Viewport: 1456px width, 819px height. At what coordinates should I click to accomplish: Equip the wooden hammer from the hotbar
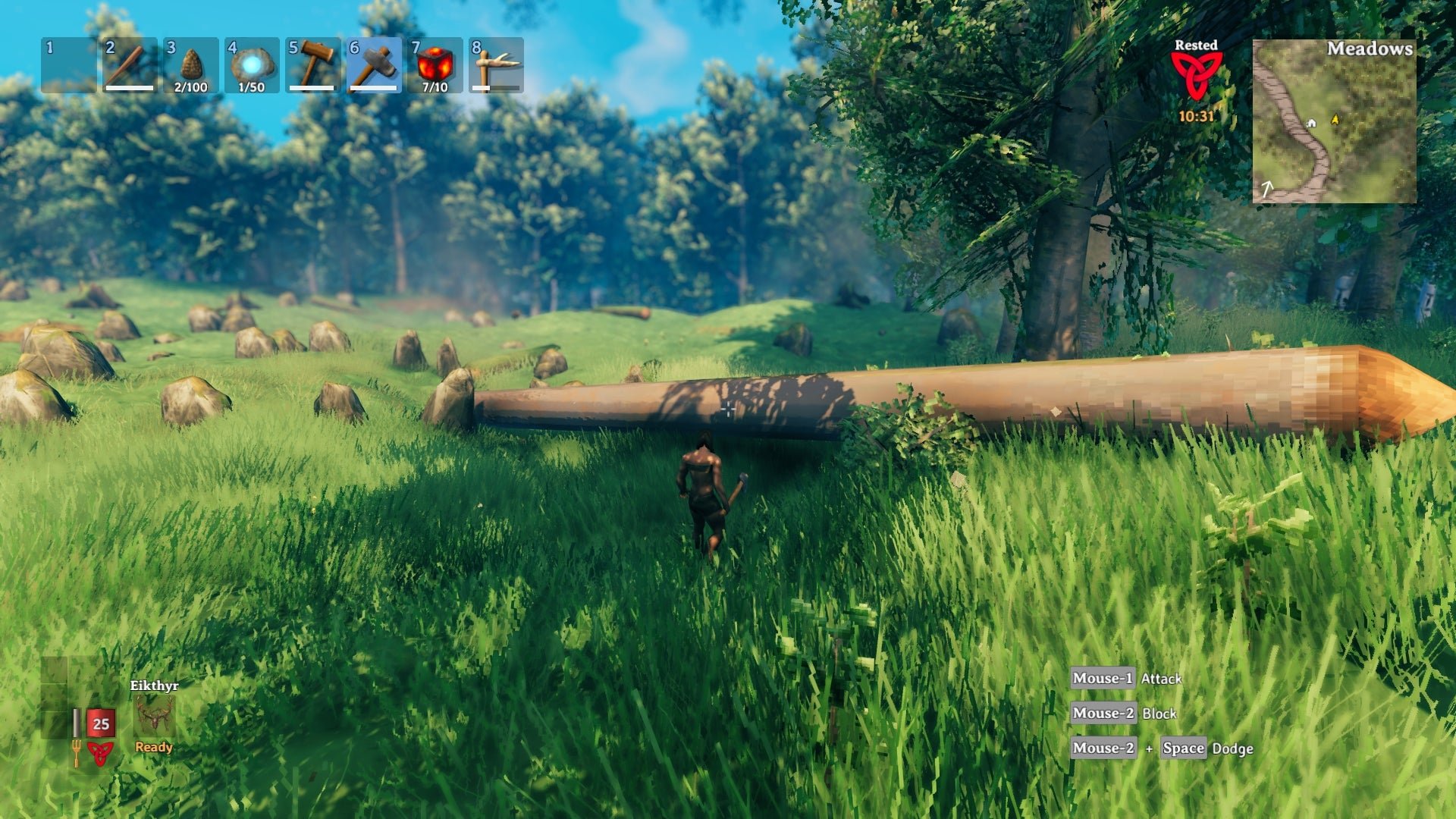click(312, 65)
